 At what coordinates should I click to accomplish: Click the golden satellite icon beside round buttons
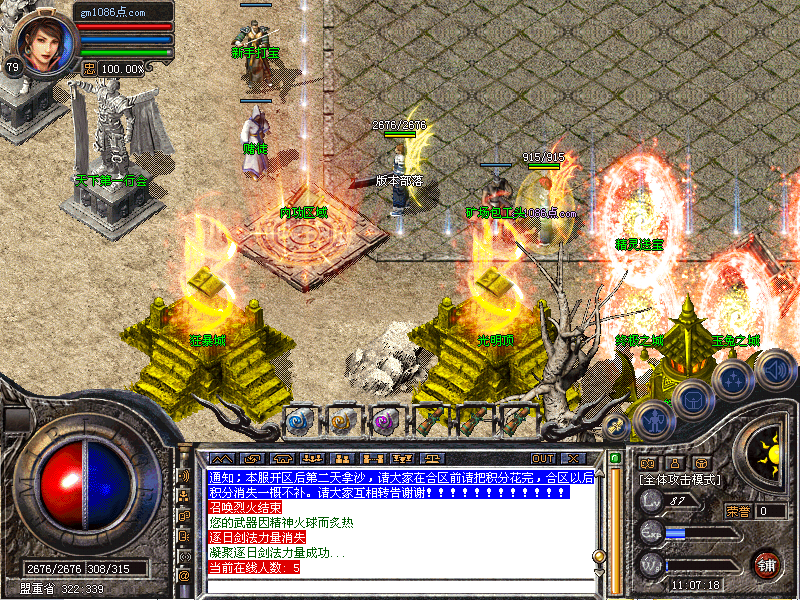click(x=617, y=425)
